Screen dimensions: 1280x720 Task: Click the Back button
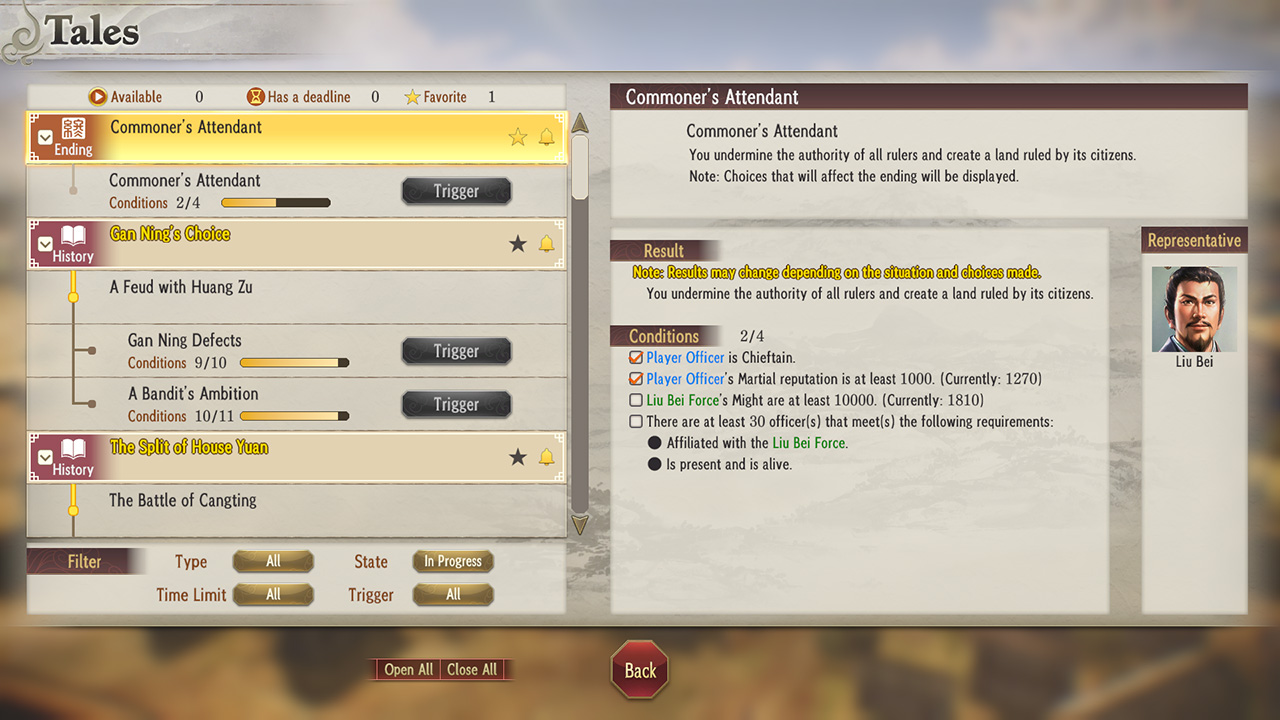coord(639,671)
